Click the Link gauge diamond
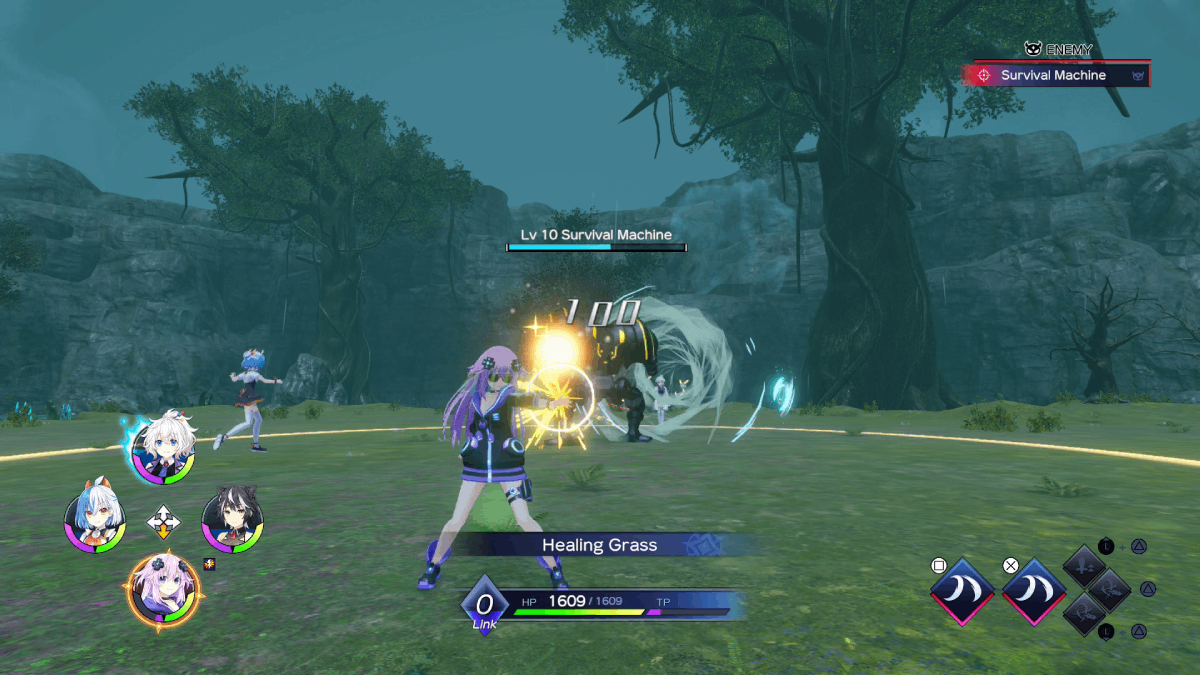Viewport: 1200px width, 675px height. click(x=485, y=605)
